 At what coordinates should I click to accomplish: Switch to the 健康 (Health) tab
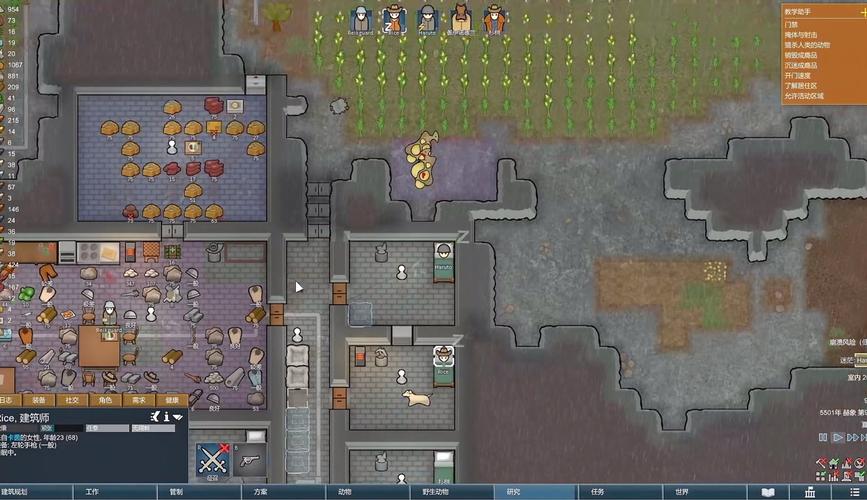click(170, 400)
